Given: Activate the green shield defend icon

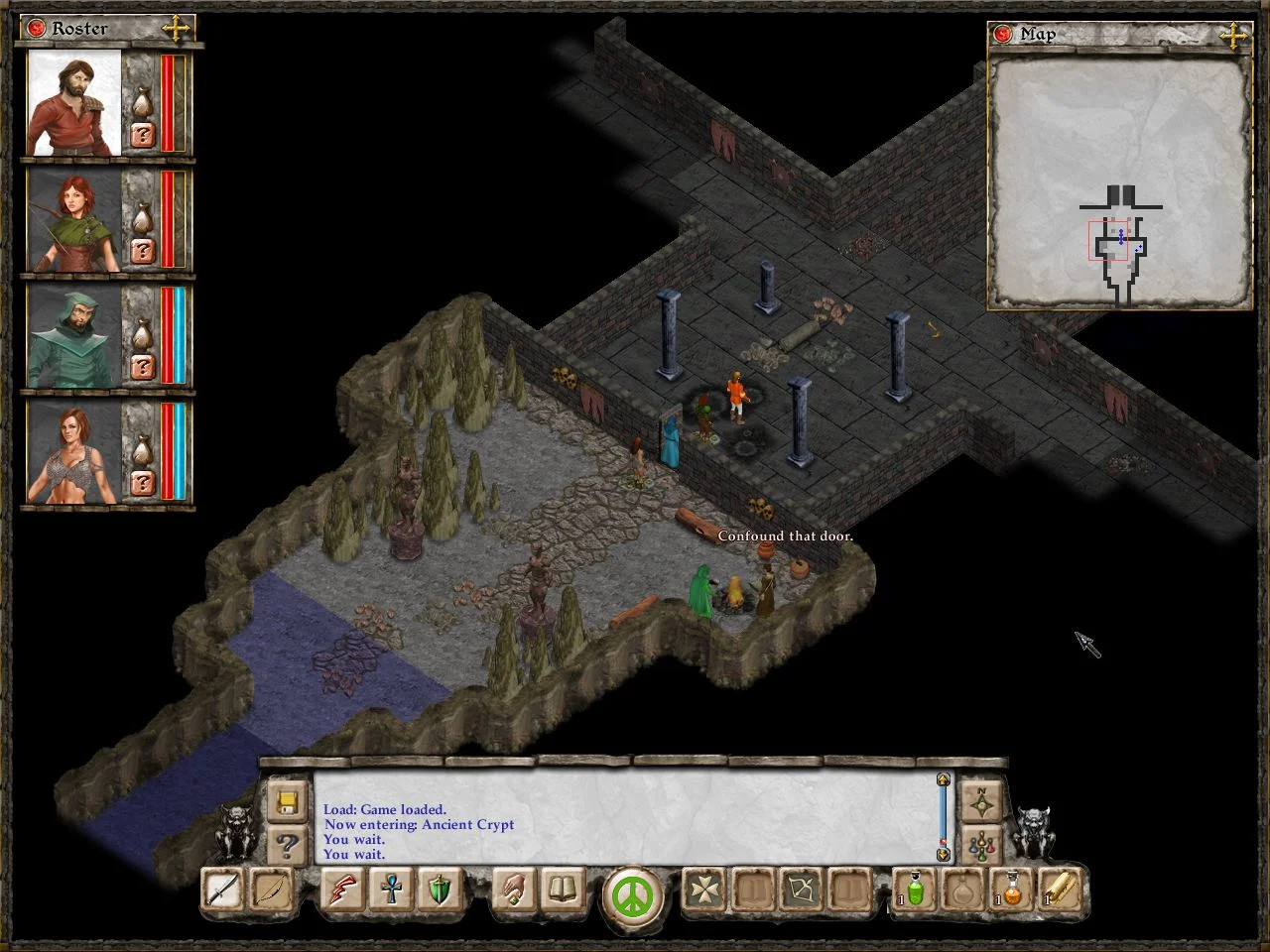Looking at the screenshot, I should click(438, 892).
